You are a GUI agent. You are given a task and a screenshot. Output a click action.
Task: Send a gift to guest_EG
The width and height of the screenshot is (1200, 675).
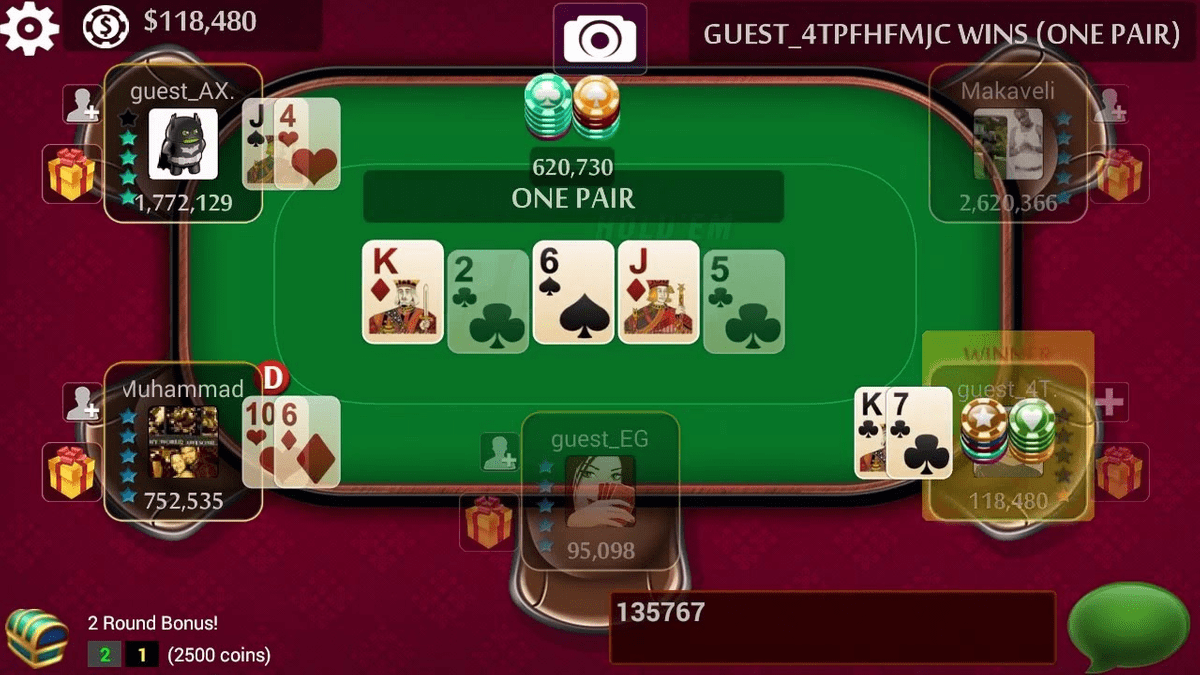(488, 521)
